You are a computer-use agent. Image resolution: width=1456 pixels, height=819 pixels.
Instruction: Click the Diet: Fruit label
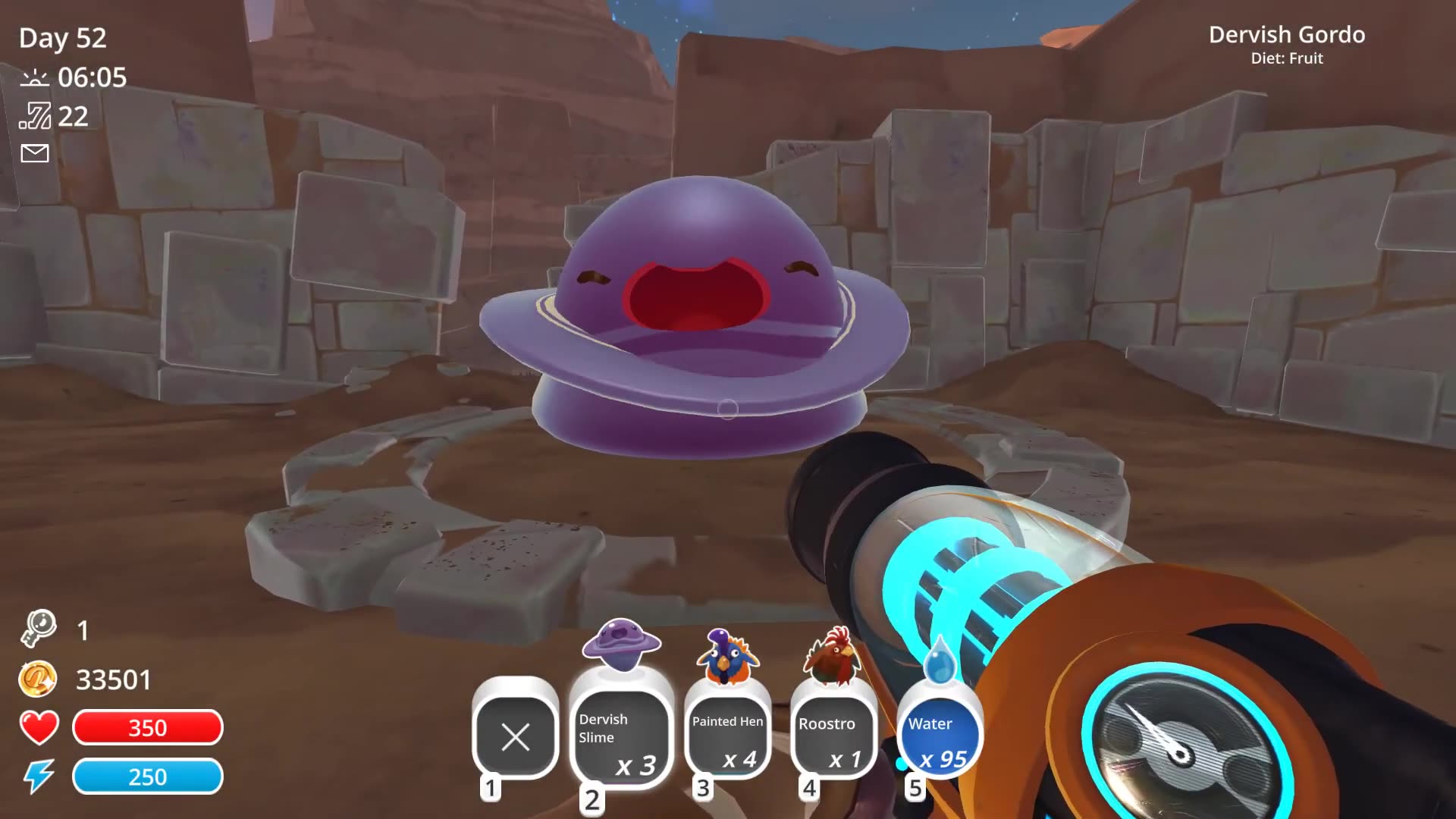coord(1288,58)
